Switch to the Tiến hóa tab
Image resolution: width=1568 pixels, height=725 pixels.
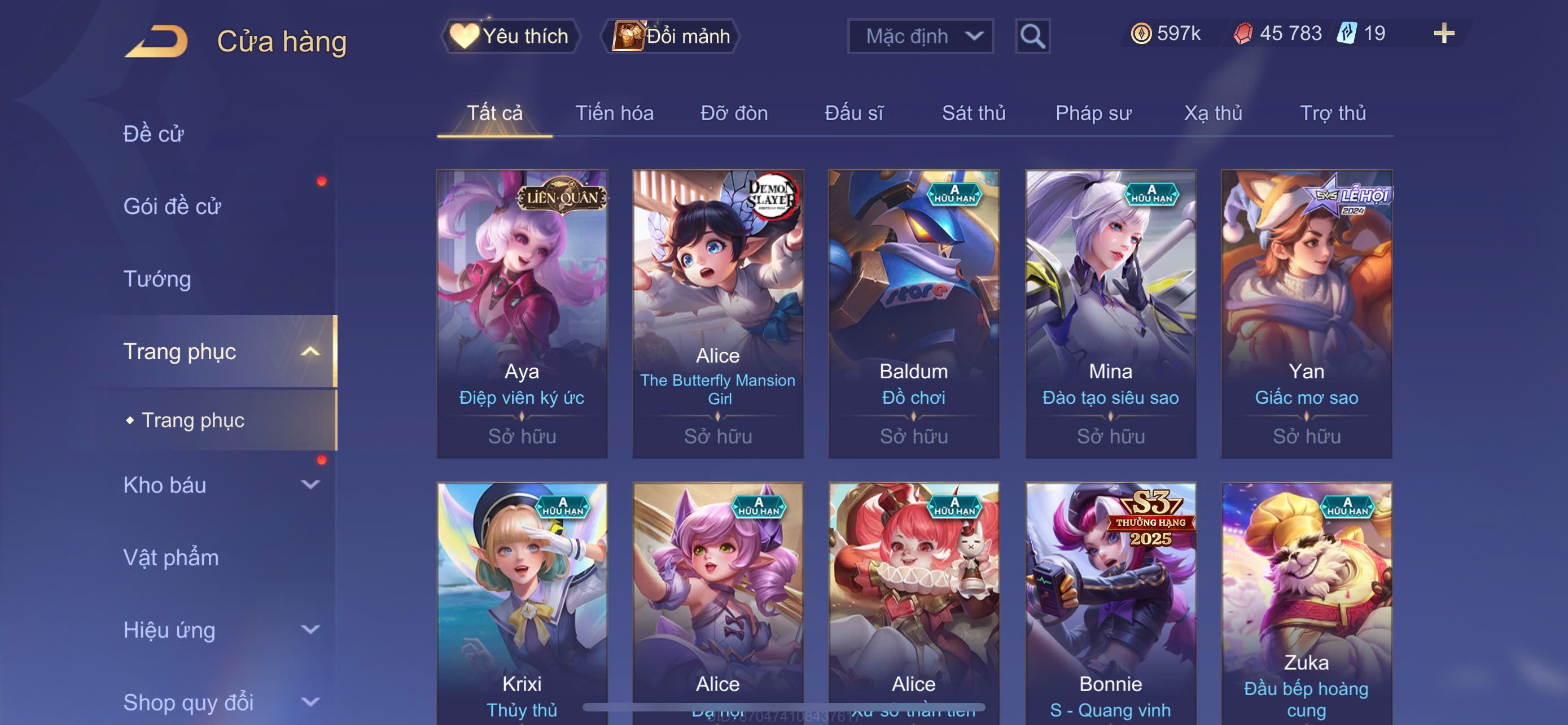pos(614,113)
